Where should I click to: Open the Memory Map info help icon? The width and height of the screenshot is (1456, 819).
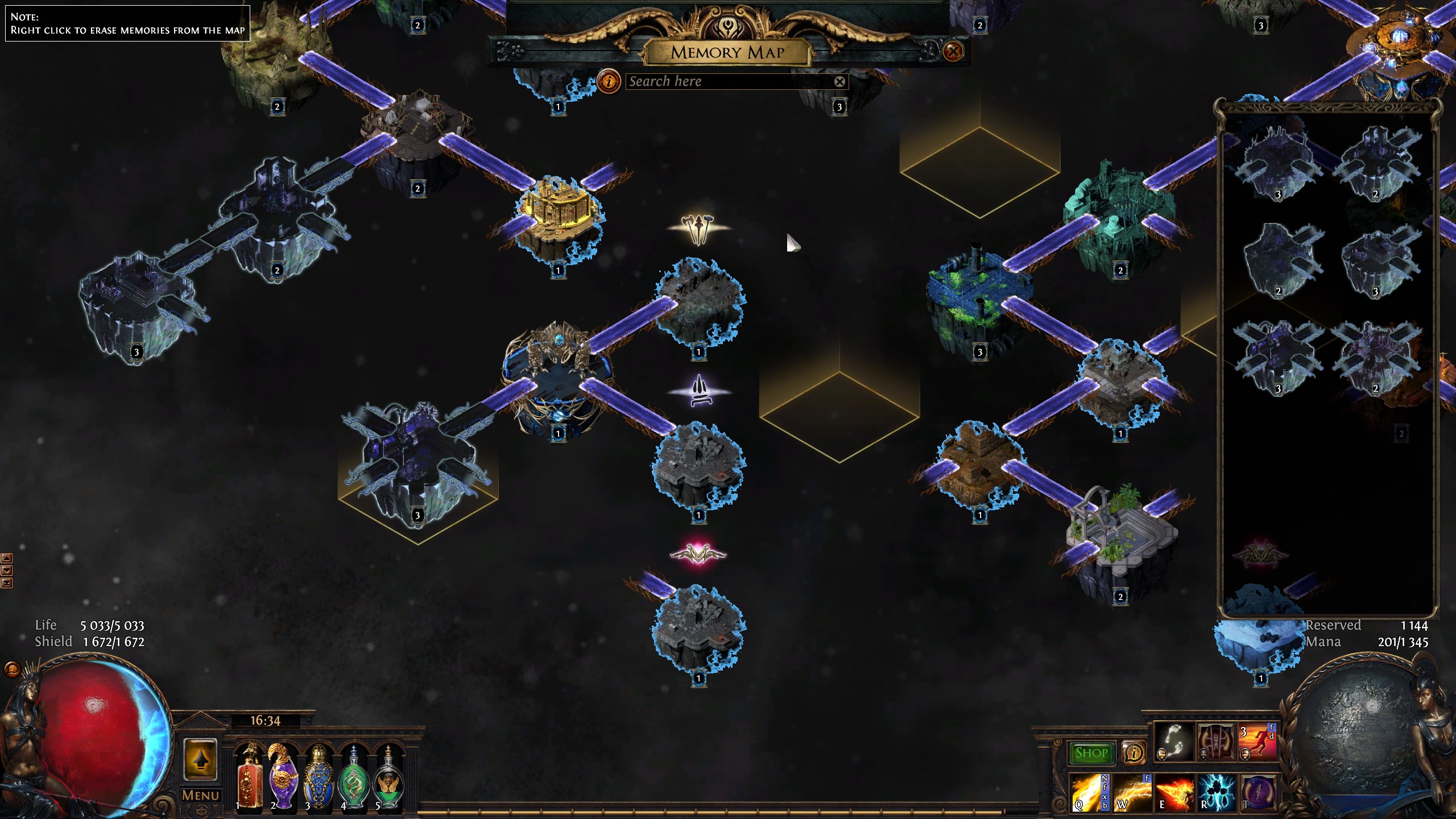click(609, 81)
